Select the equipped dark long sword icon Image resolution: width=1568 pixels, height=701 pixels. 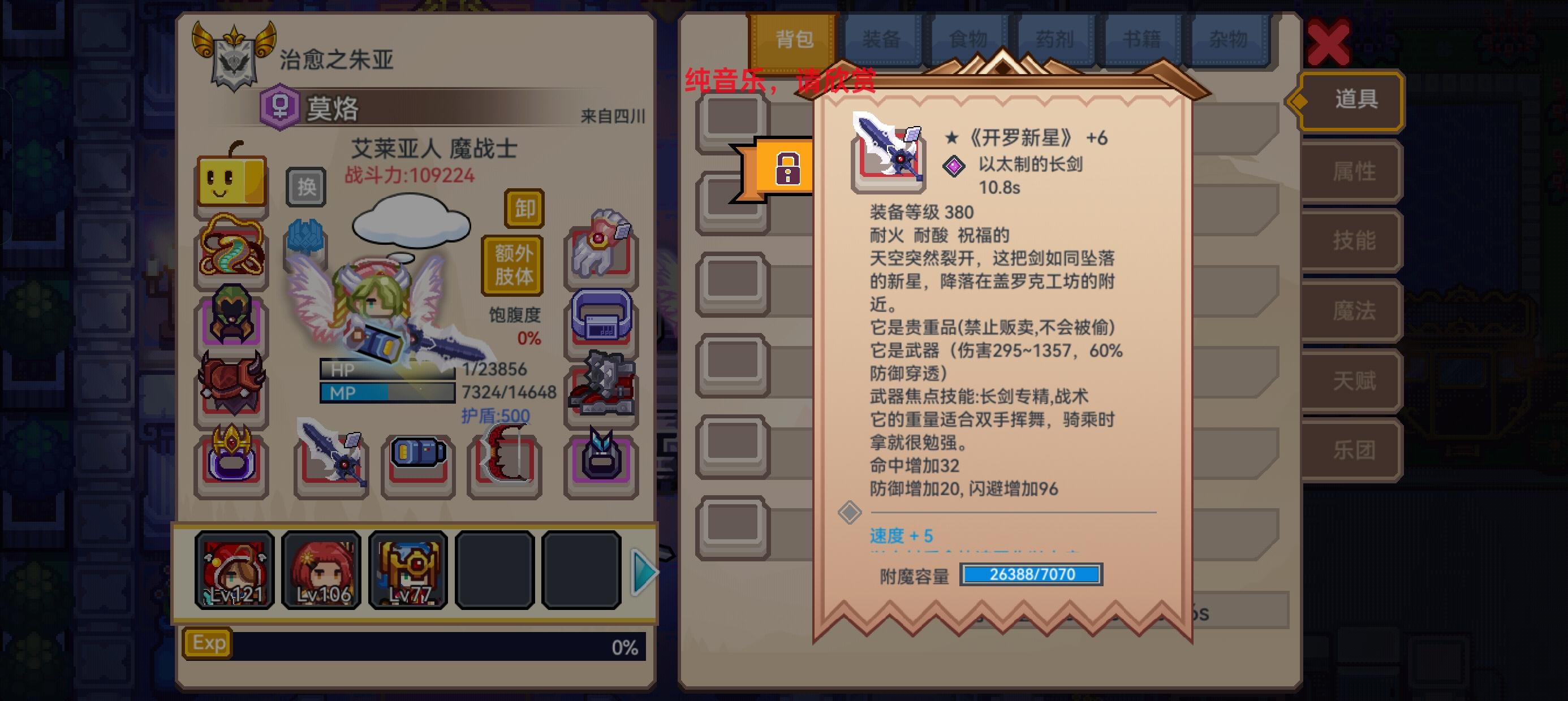pyautogui.click(x=330, y=462)
